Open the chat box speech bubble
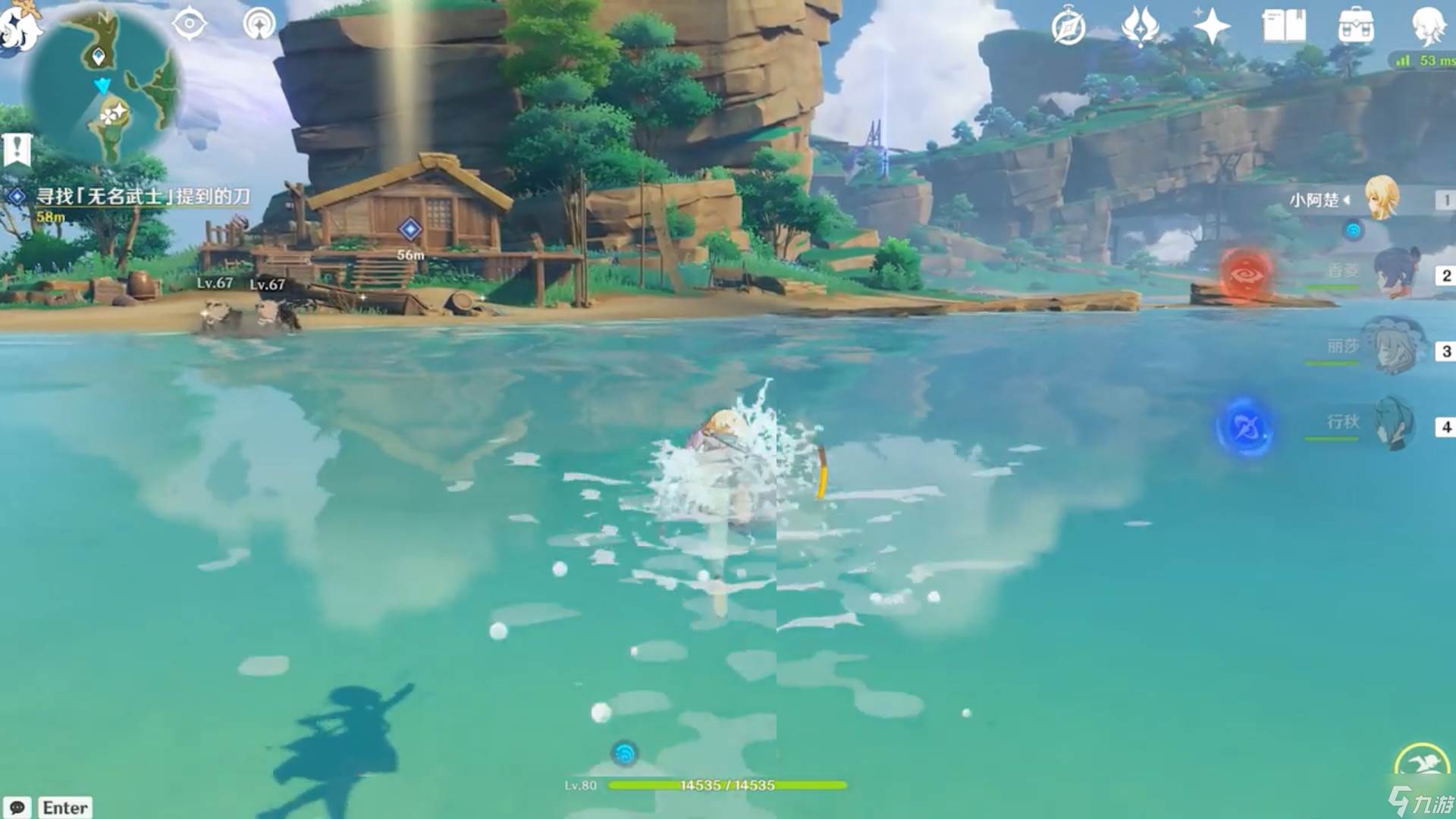The image size is (1456, 819). [x=17, y=807]
